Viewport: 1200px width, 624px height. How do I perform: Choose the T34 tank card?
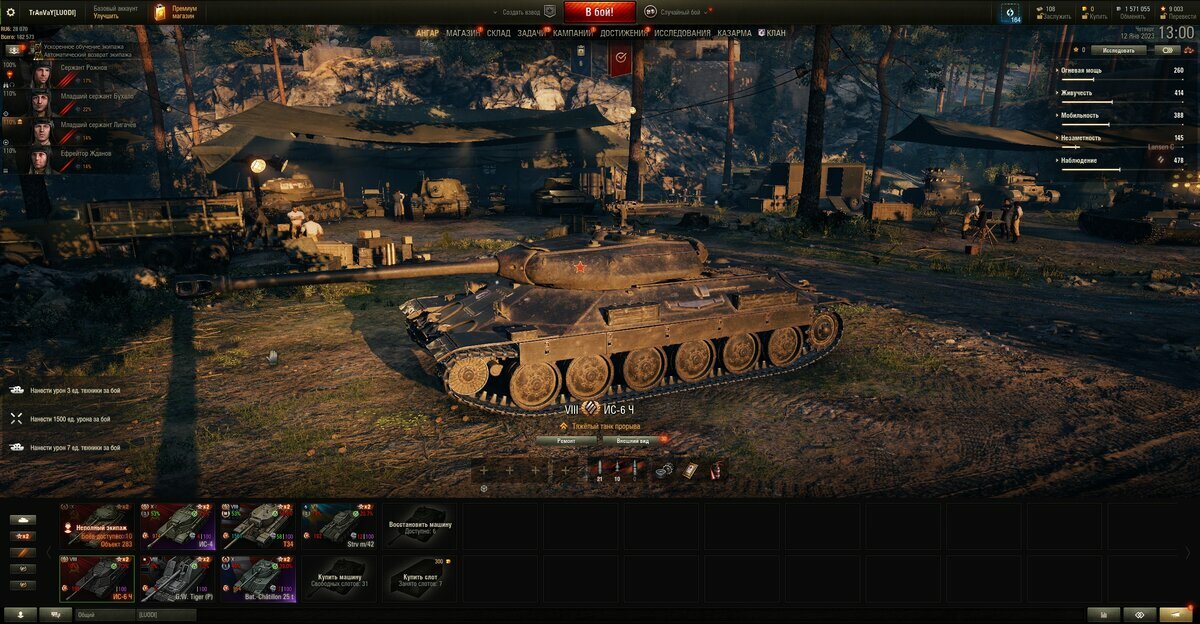[258, 525]
